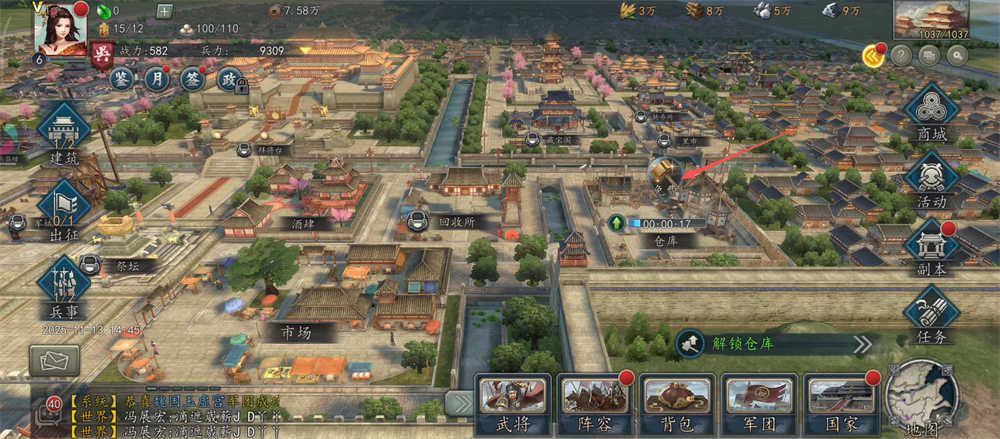Select the locked 政 (politics) icon
The width and height of the screenshot is (1000, 439).
click(x=229, y=79)
